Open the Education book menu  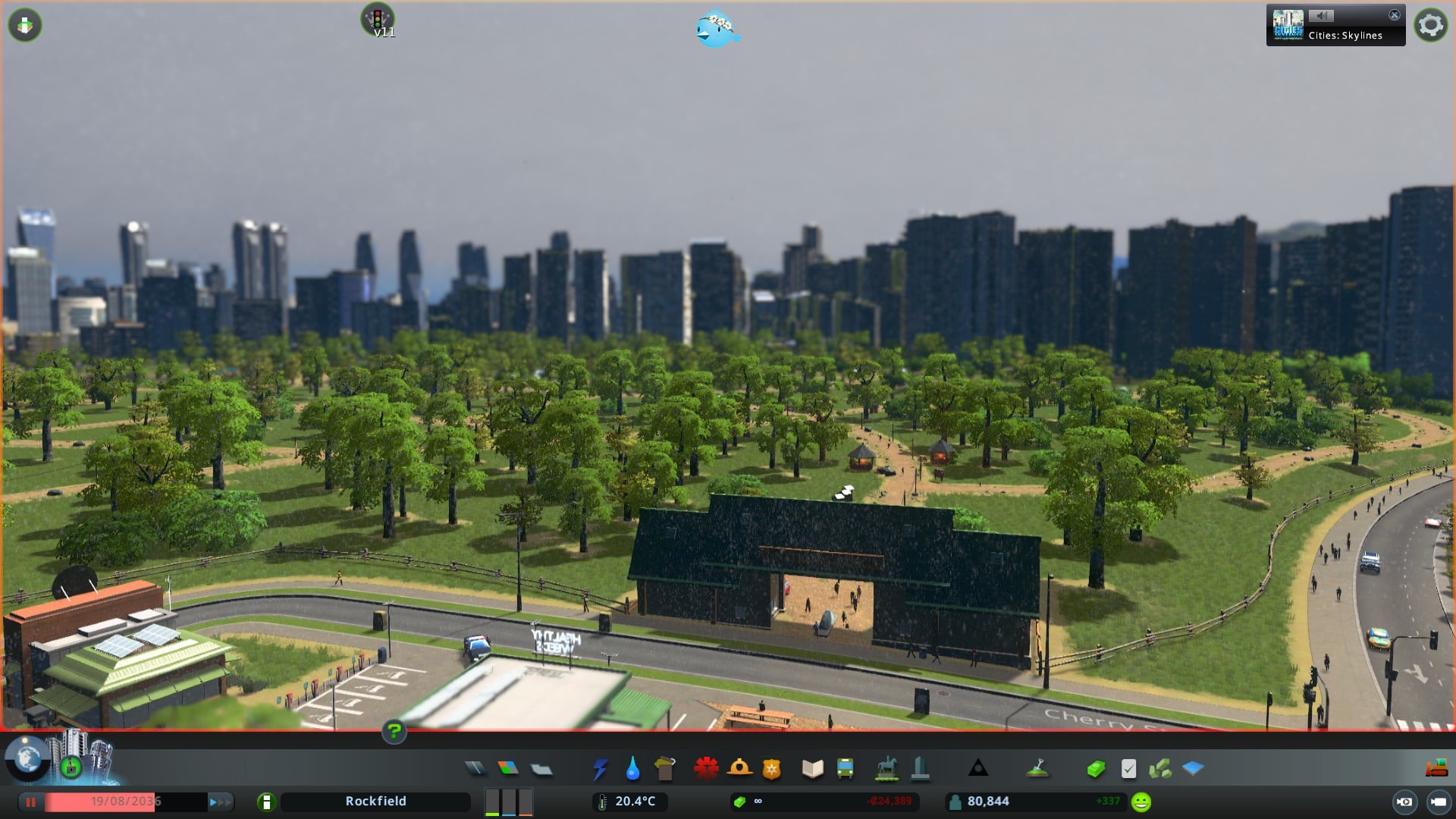(x=812, y=769)
